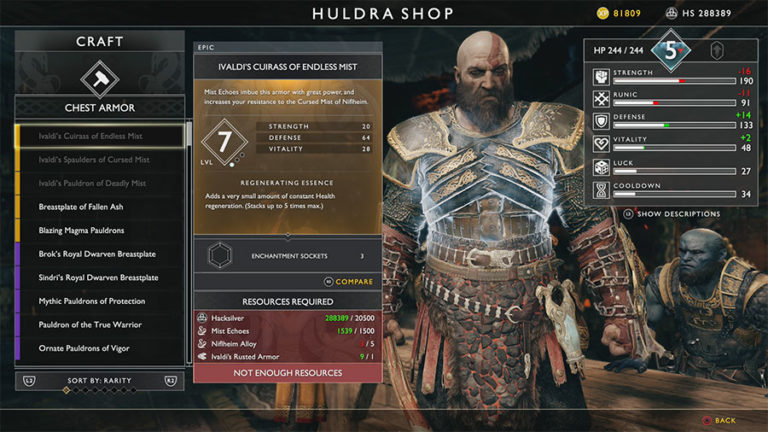Select Ivaldi's Cuirass of Endless Mist
Image resolution: width=768 pixels, height=432 pixels.
coord(99,136)
